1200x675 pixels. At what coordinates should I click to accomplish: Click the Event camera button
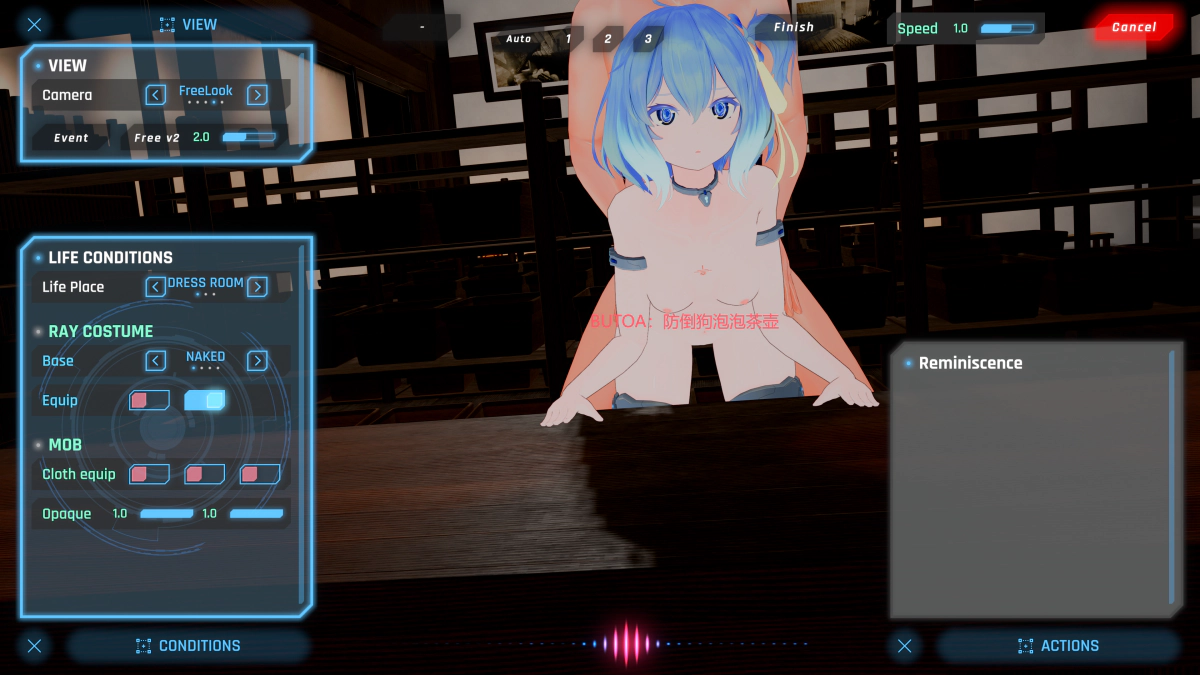[x=71, y=138]
